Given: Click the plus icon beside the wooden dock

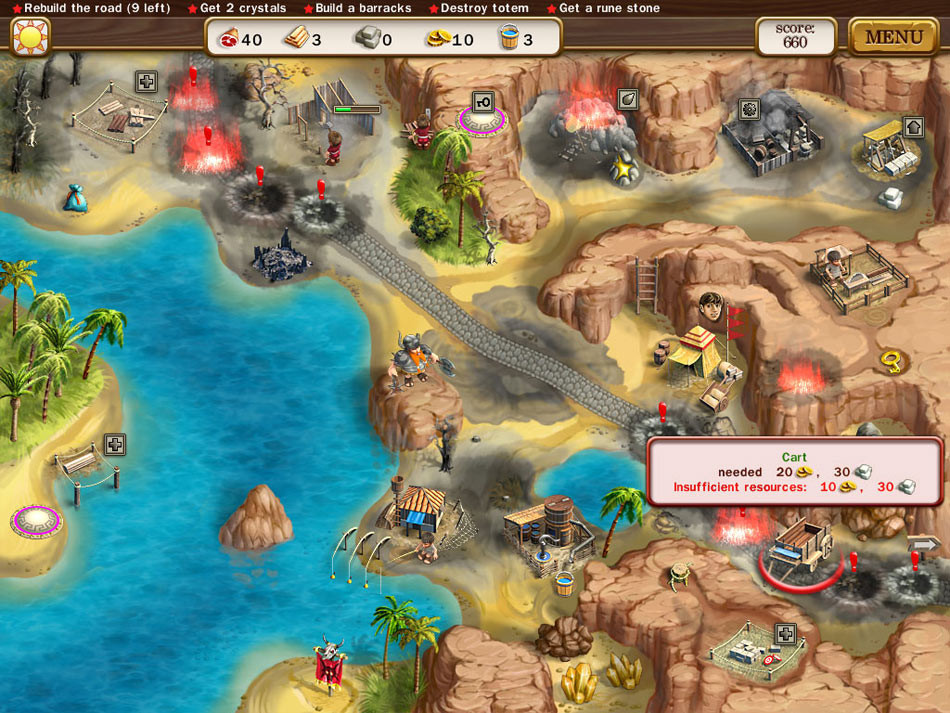Looking at the screenshot, I should point(115,444).
